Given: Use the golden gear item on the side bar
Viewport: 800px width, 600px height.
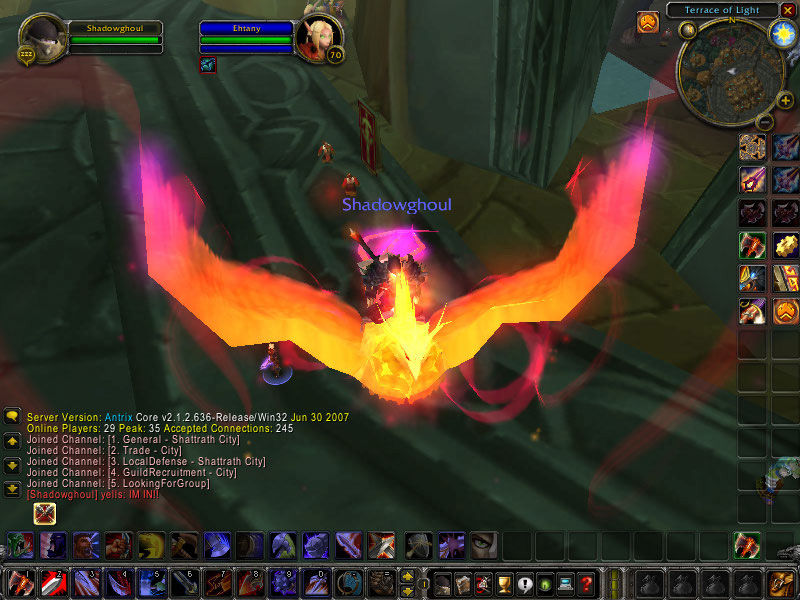Looking at the screenshot, I should [x=786, y=245].
